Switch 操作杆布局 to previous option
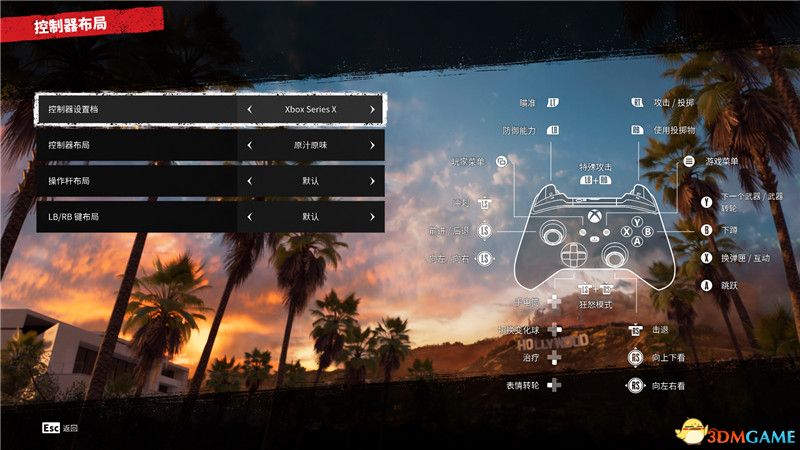This screenshot has width=800, height=450. [248, 181]
